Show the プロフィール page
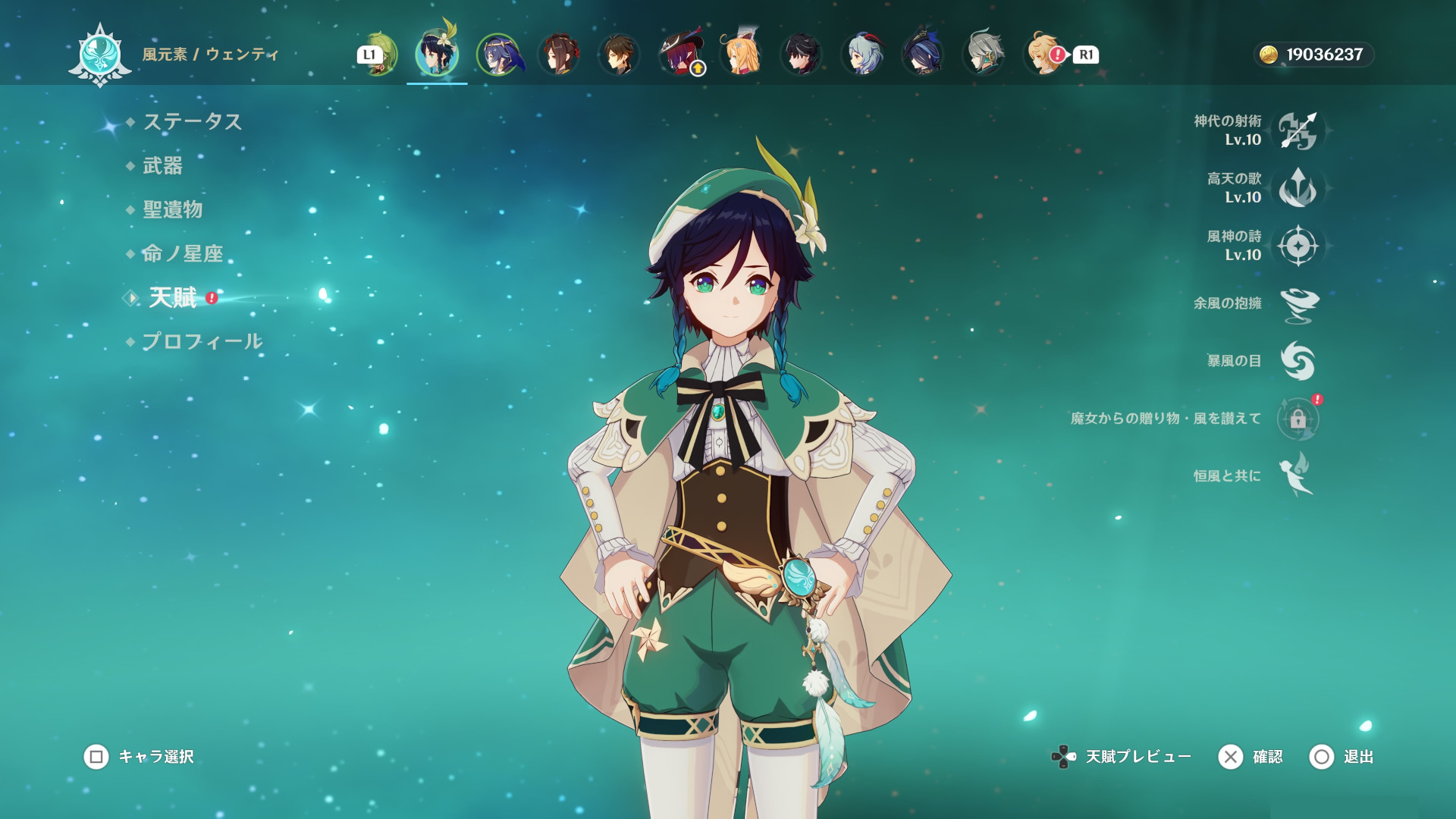 (x=202, y=342)
